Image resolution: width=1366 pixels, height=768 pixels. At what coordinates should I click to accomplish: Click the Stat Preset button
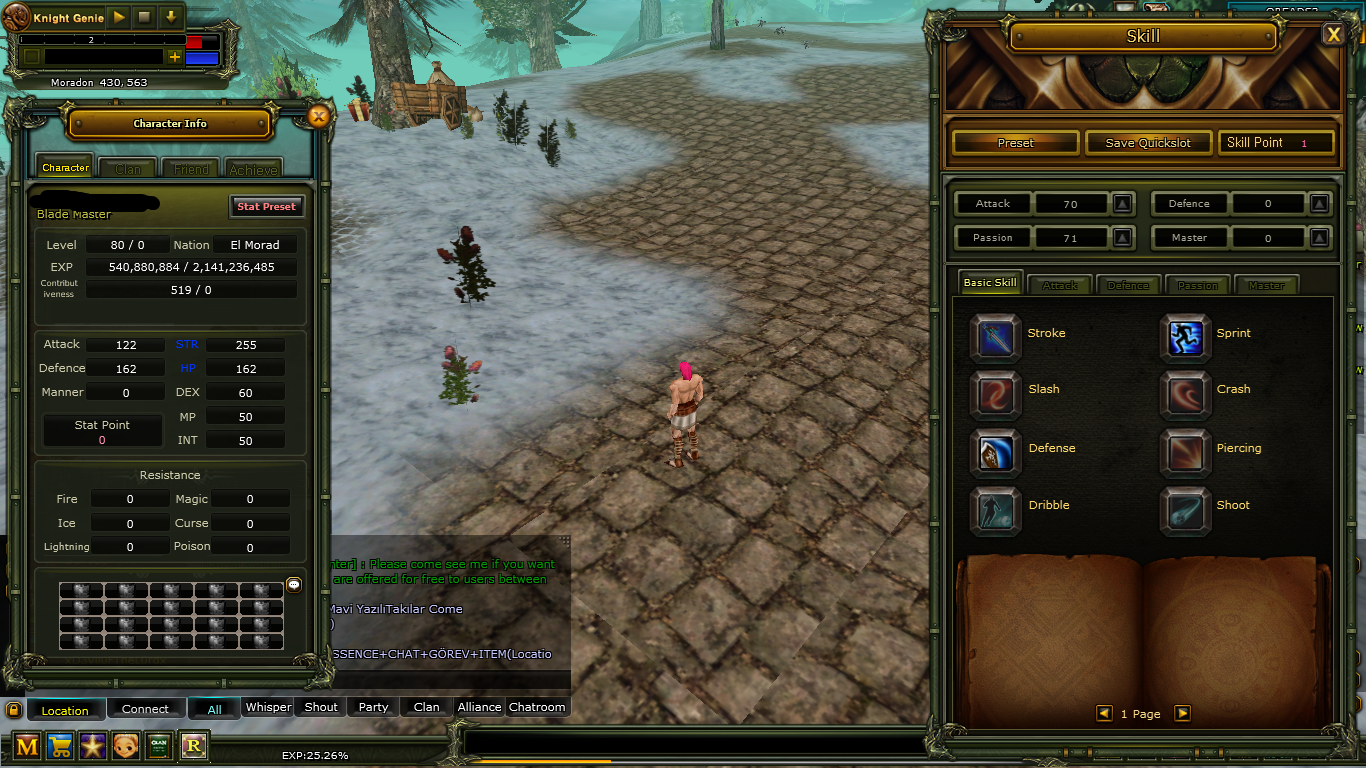266,206
